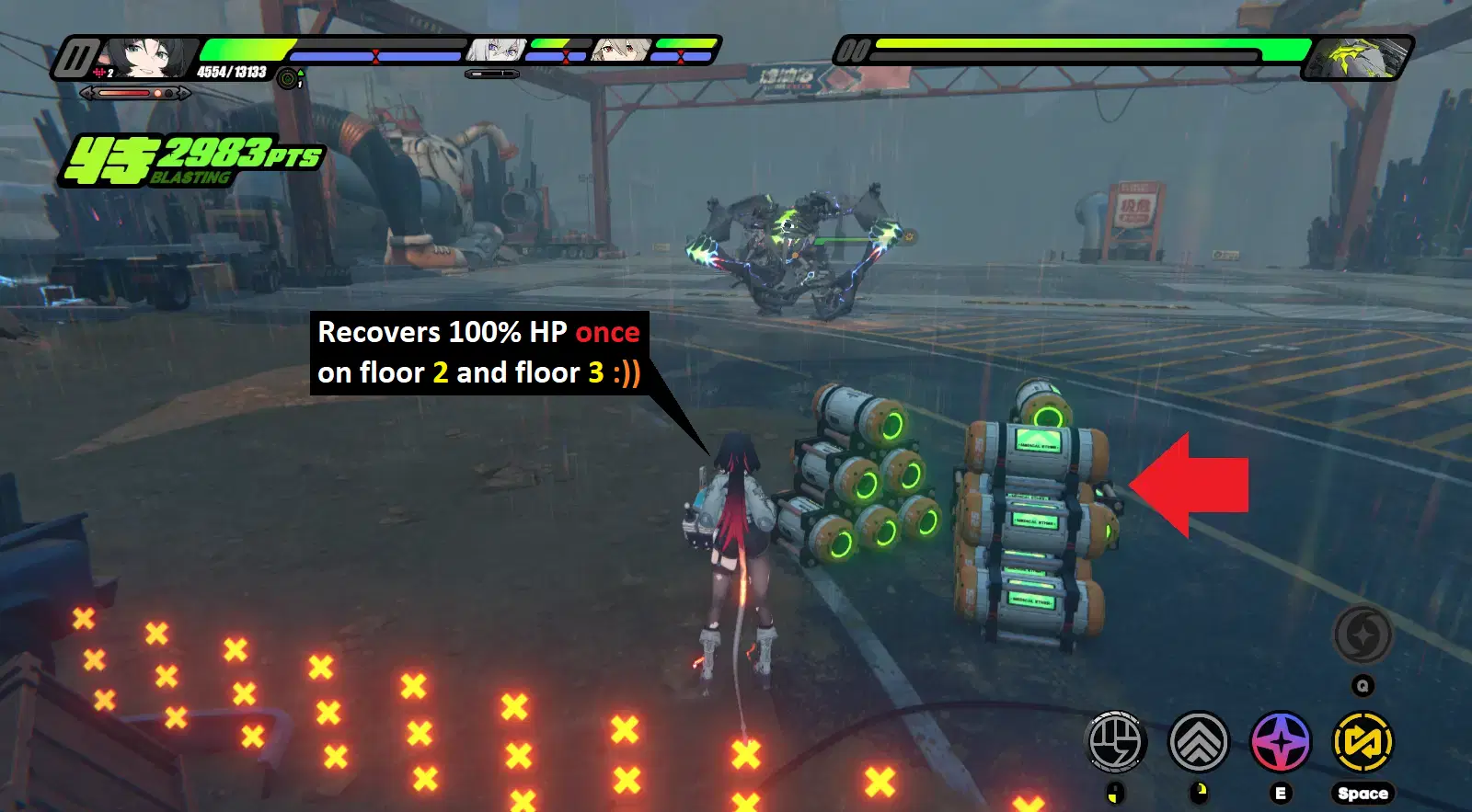Expand the right arrow on the decibel gauge
1472x812 pixels.
(x=183, y=94)
